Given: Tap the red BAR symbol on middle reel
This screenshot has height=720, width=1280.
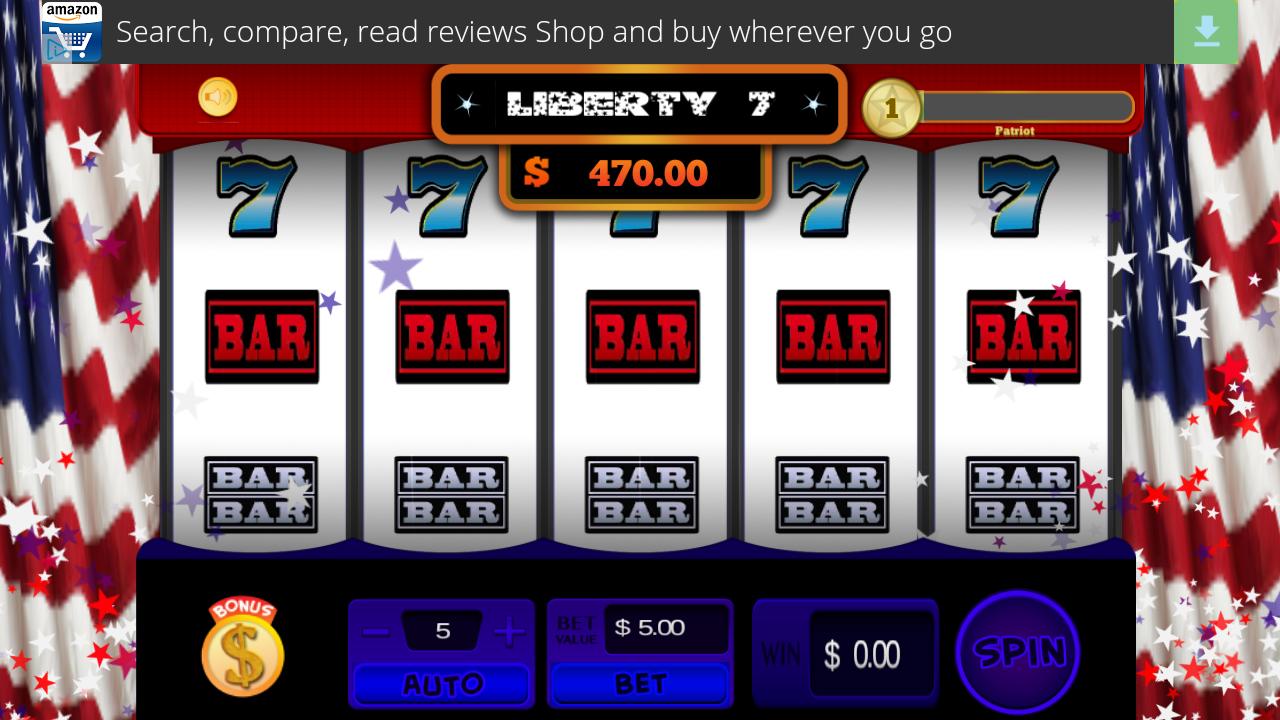Looking at the screenshot, I should coord(642,336).
